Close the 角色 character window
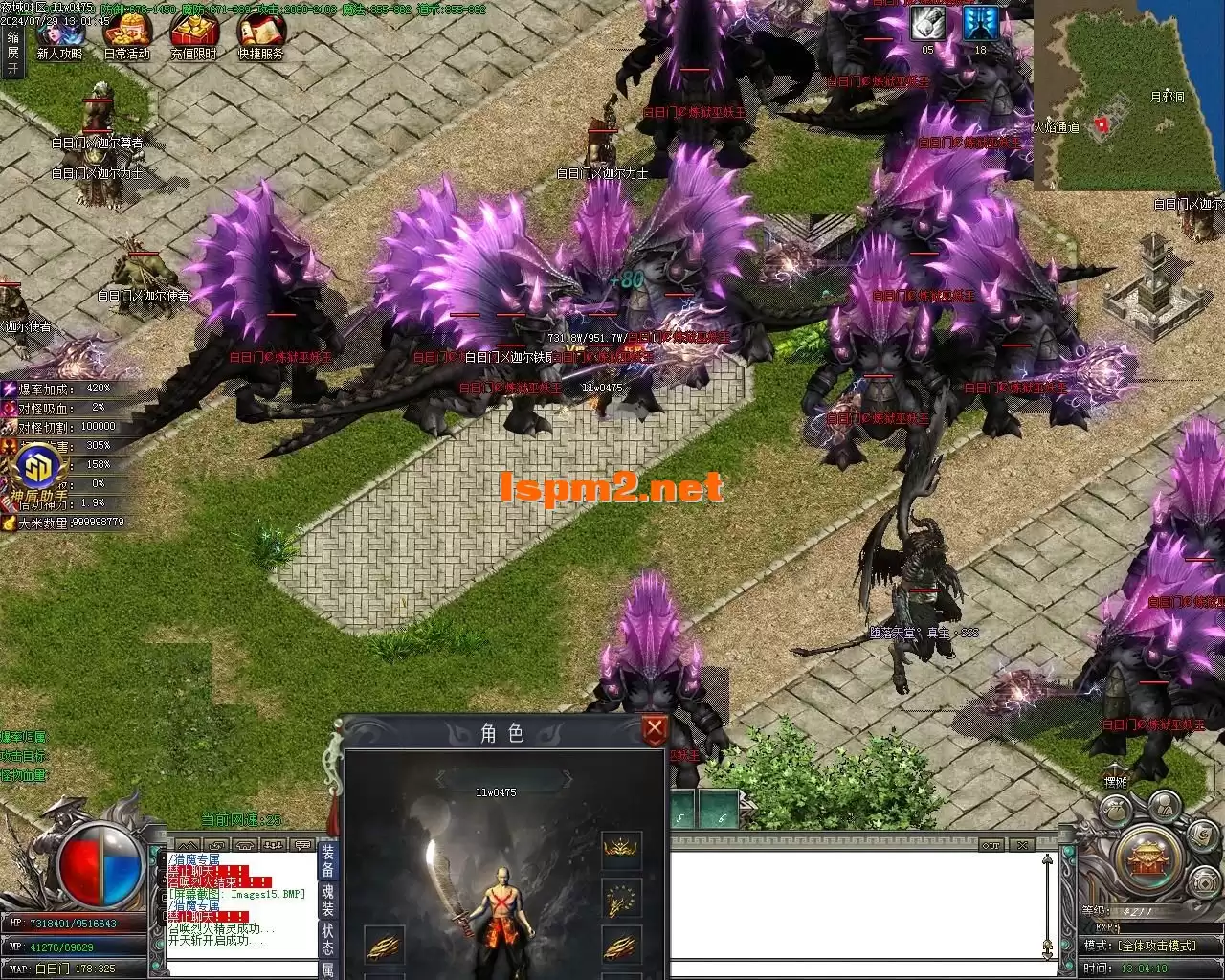Screen dimensions: 1225x980 tap(655, 731)
